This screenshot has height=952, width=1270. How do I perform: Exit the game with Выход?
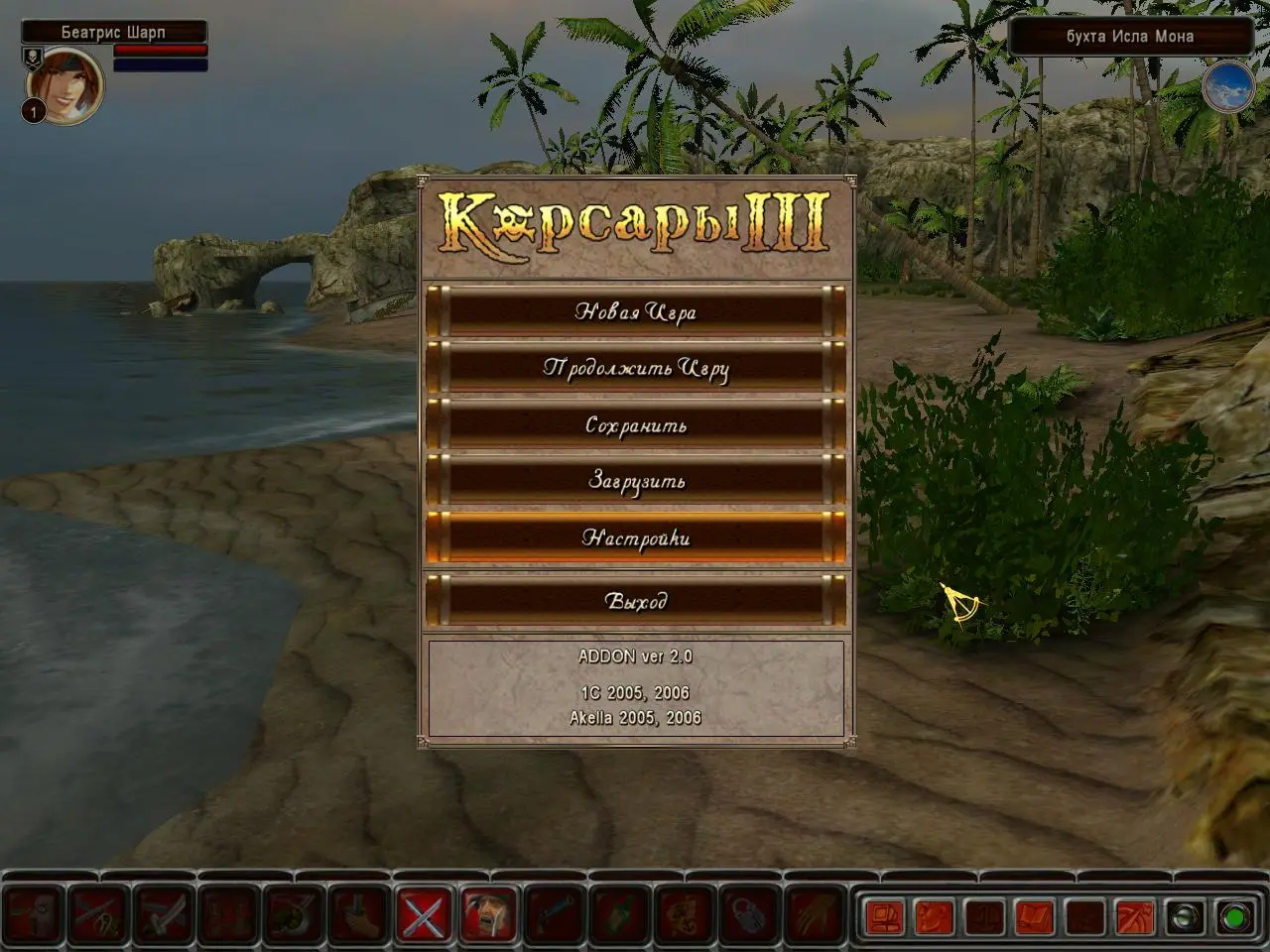point(635,601)
